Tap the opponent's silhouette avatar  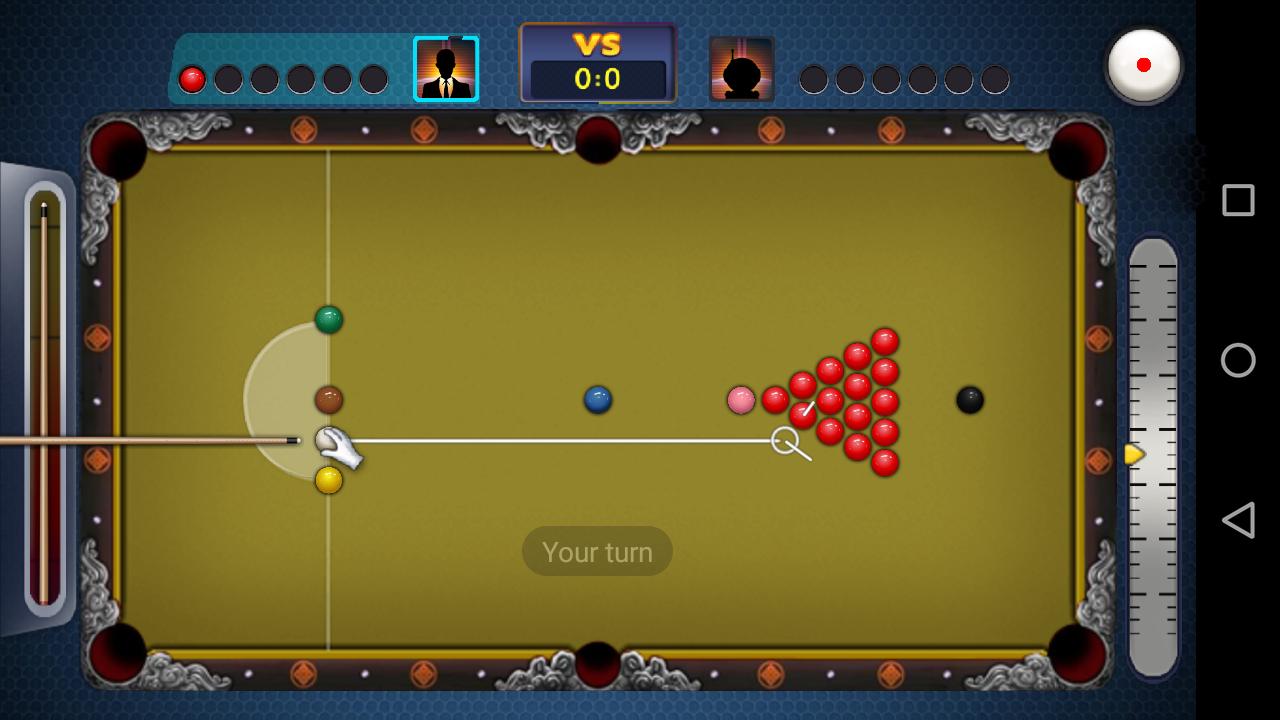point(741,68)
